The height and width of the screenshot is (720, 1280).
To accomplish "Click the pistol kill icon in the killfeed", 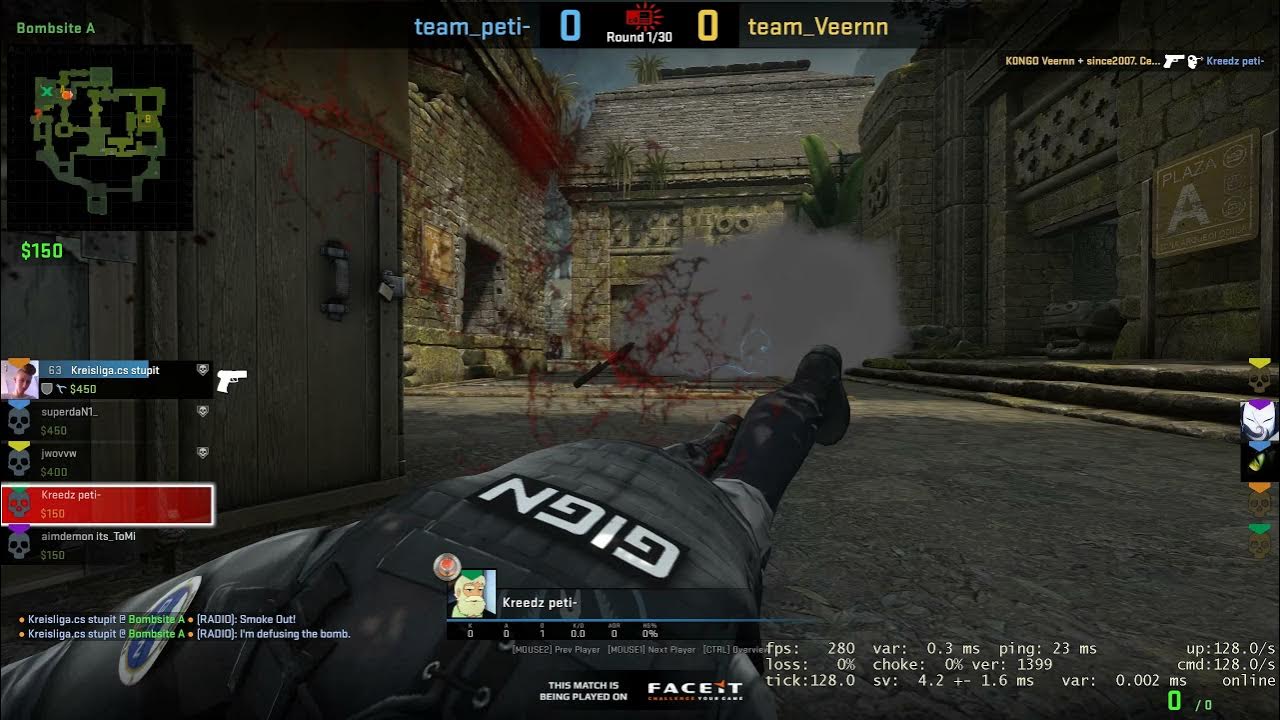I will coord(1173,61).
